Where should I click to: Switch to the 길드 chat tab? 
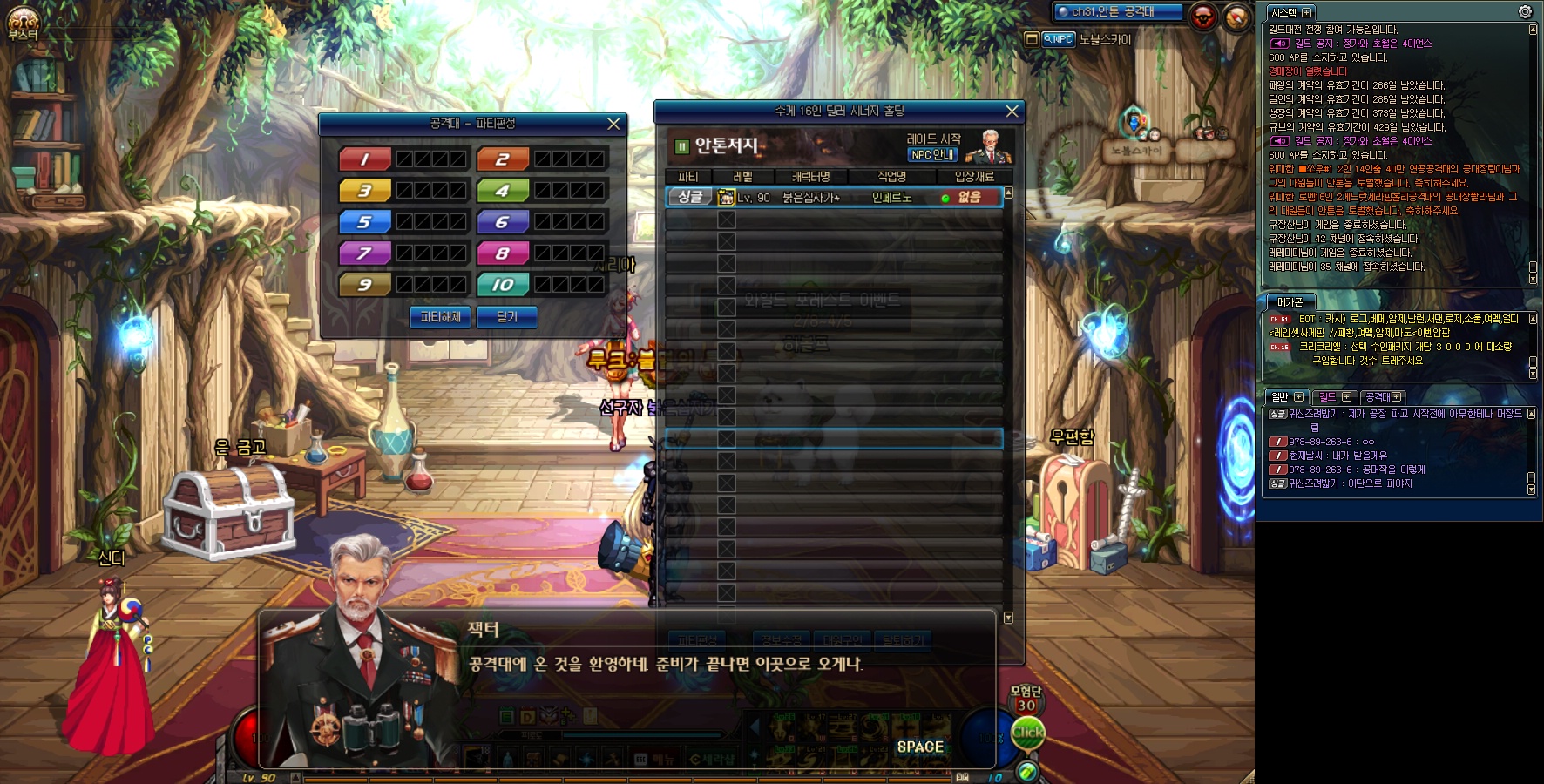pos(1332,397)
